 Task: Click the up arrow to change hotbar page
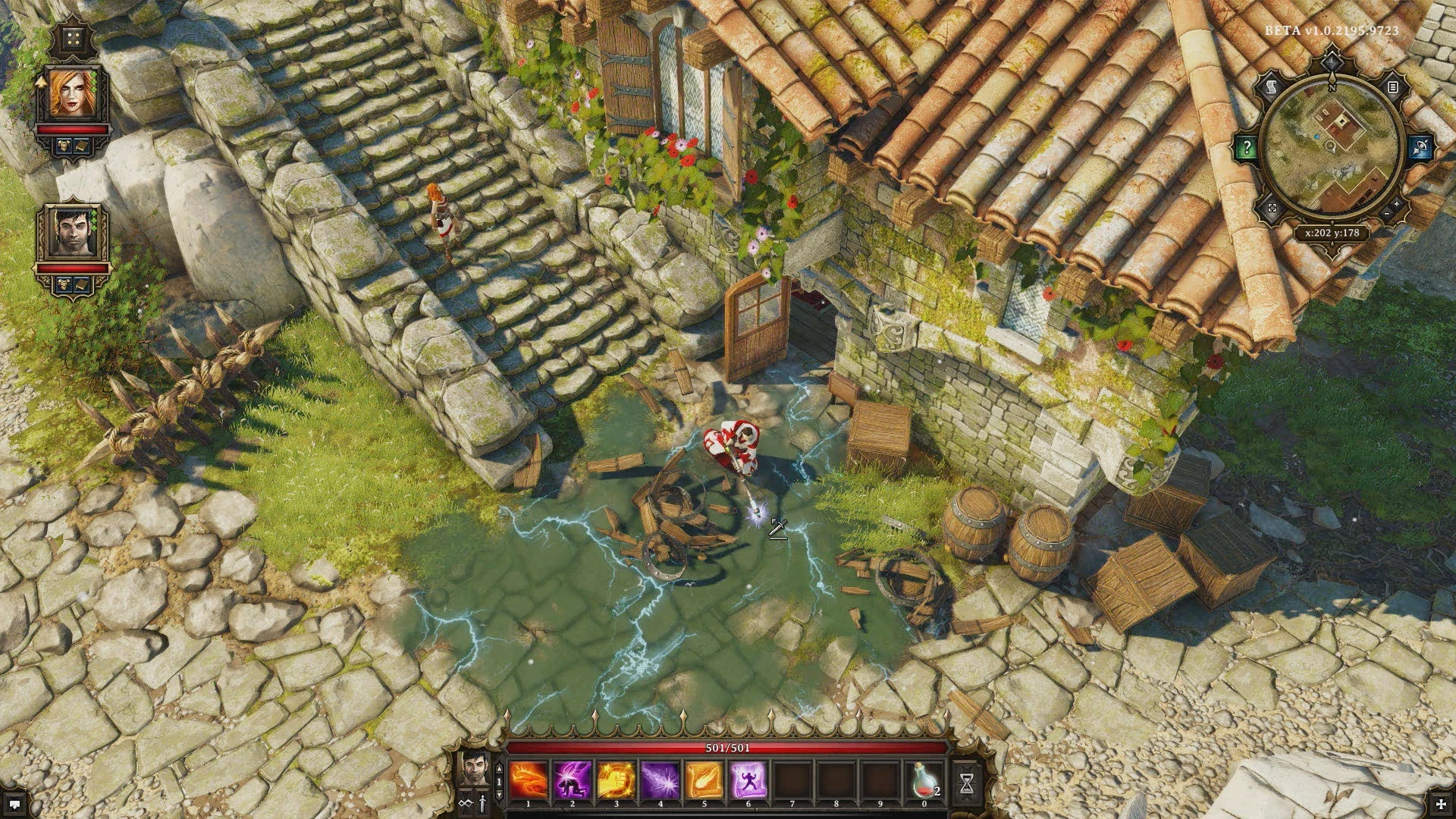[499, 768]
